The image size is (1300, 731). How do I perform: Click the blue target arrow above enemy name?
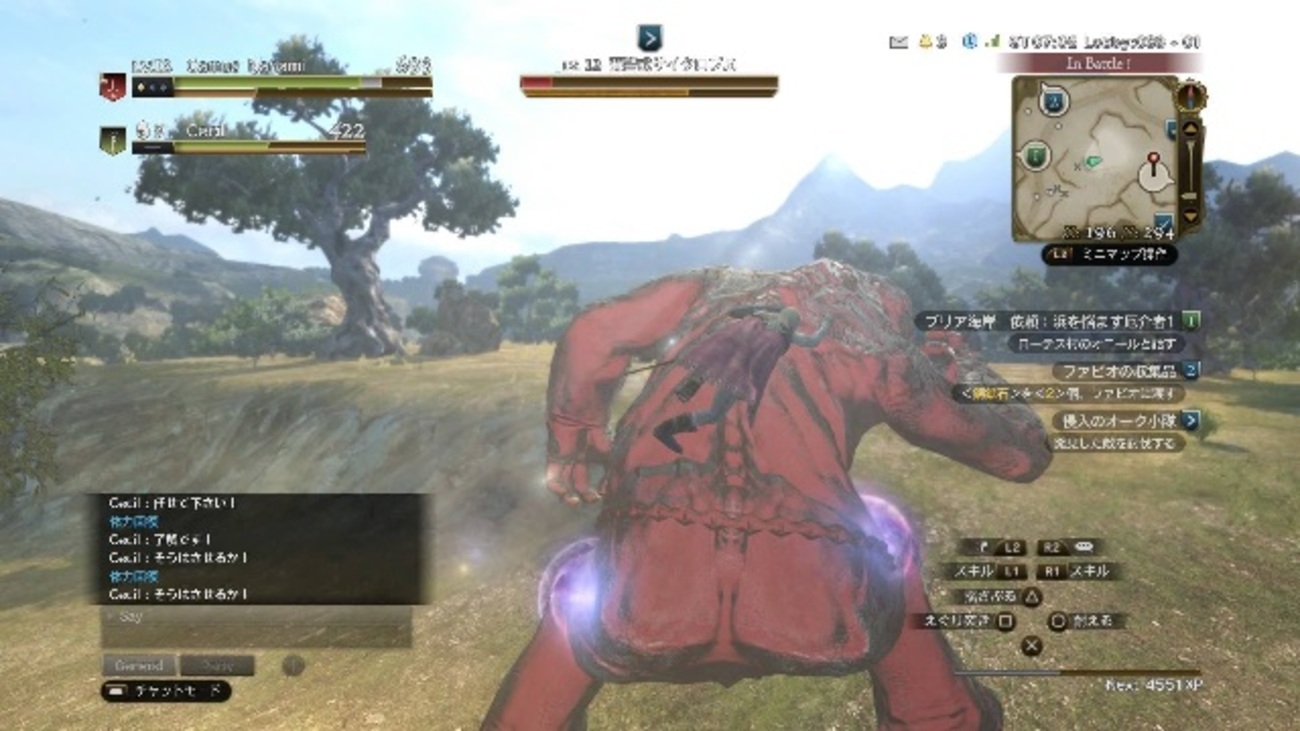(x=649, y=38)
